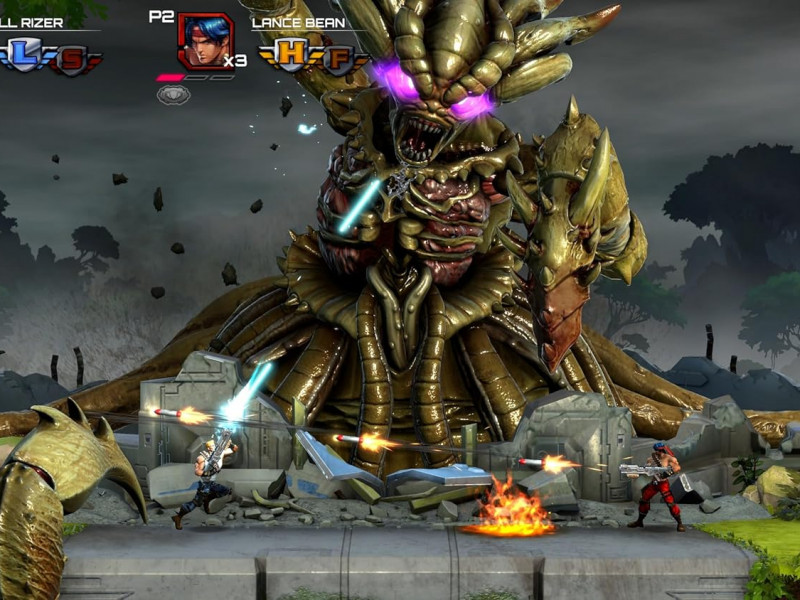Click Lance Bean's P2 character portrait
Viewport: 800px width, 600px height.
204,42
